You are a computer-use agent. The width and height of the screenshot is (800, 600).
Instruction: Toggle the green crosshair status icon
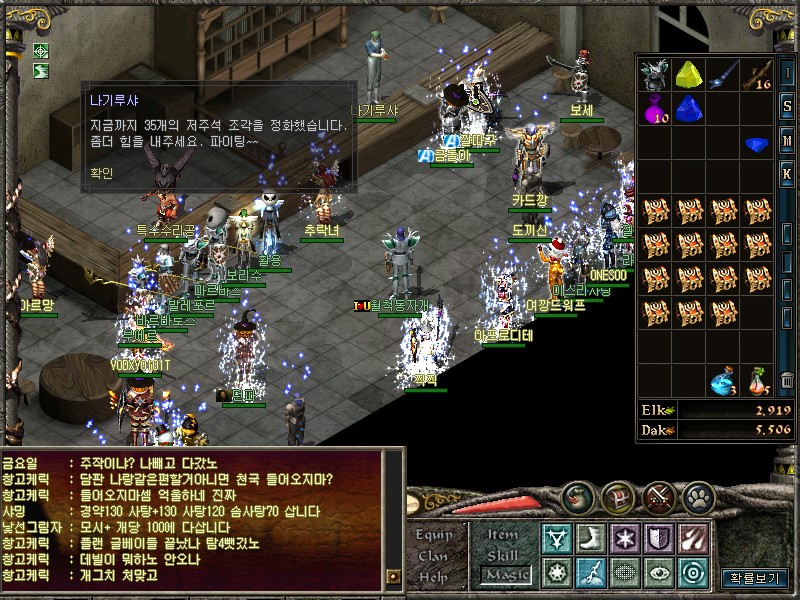pos(41,50)
